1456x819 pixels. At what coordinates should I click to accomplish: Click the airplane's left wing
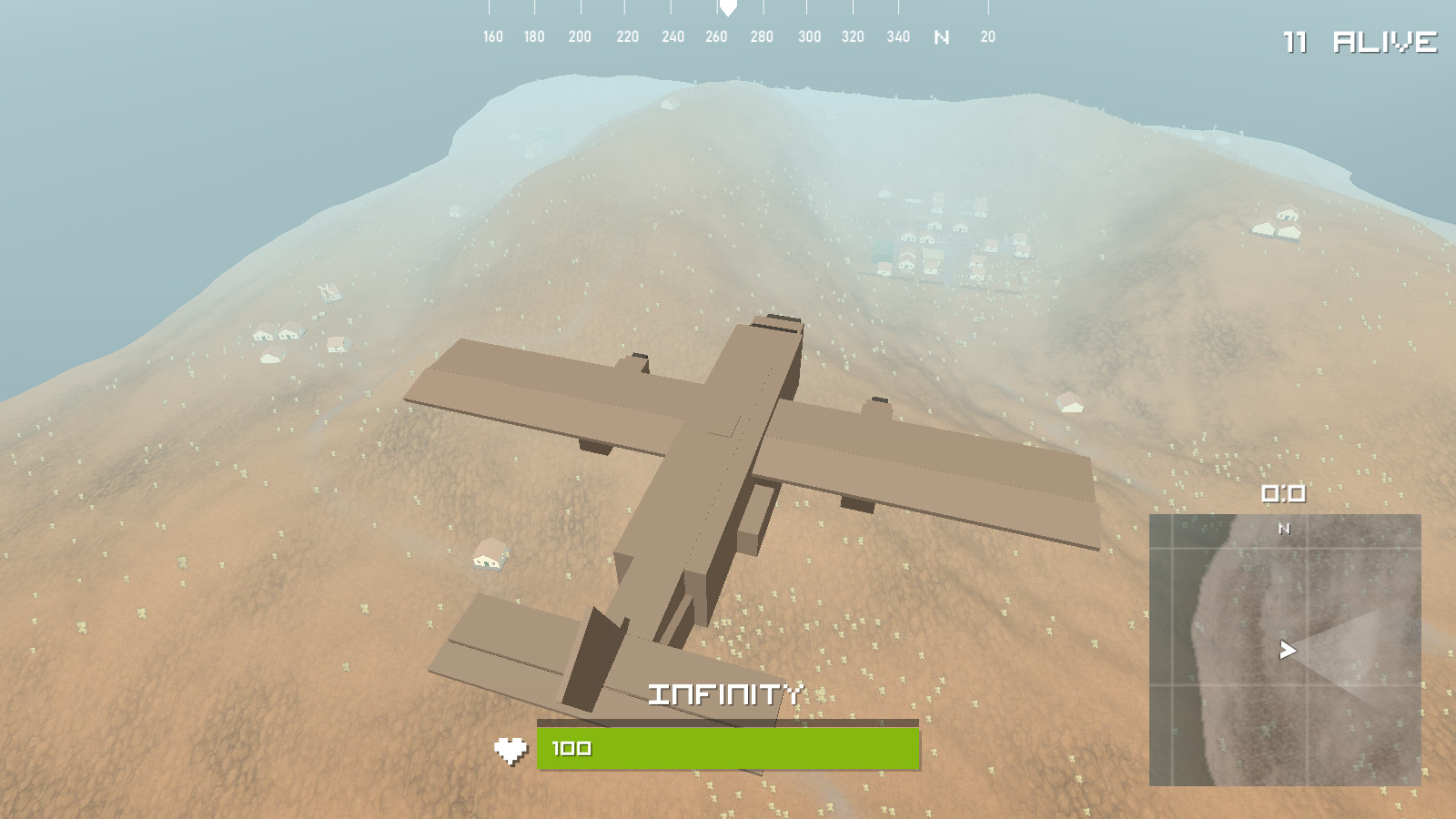[528, 391]
